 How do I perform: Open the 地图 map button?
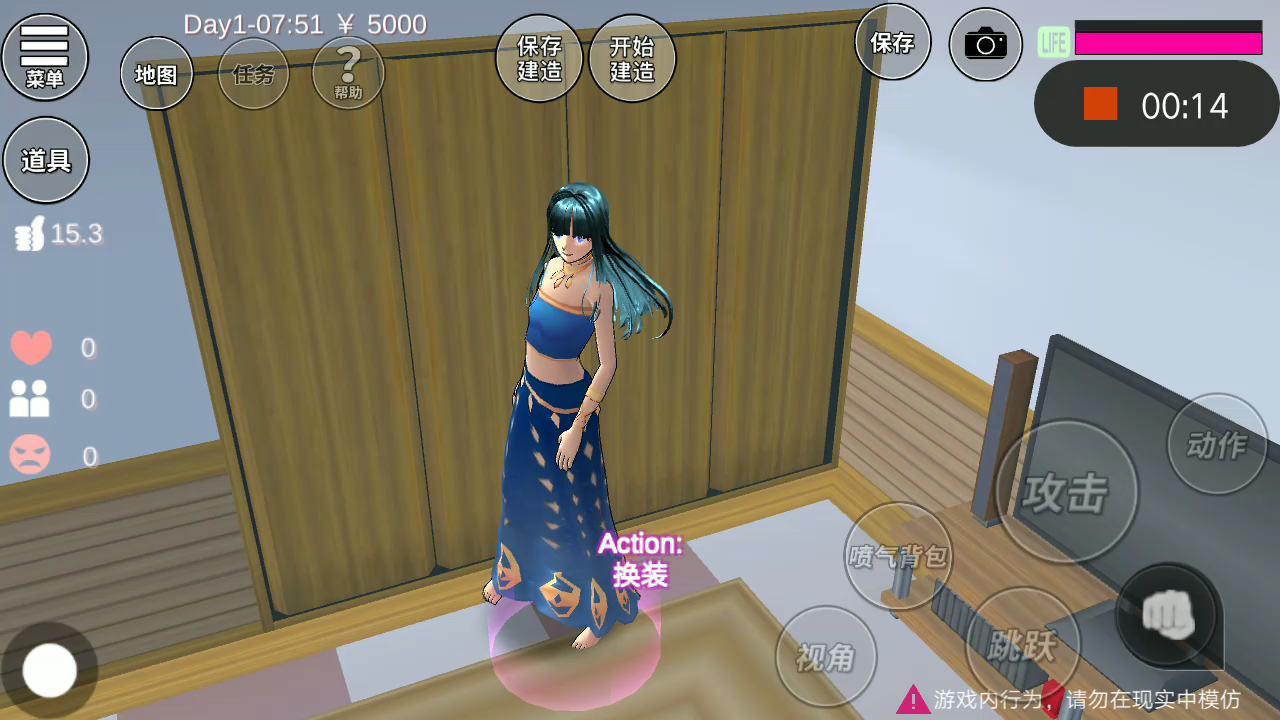point(156,73)
